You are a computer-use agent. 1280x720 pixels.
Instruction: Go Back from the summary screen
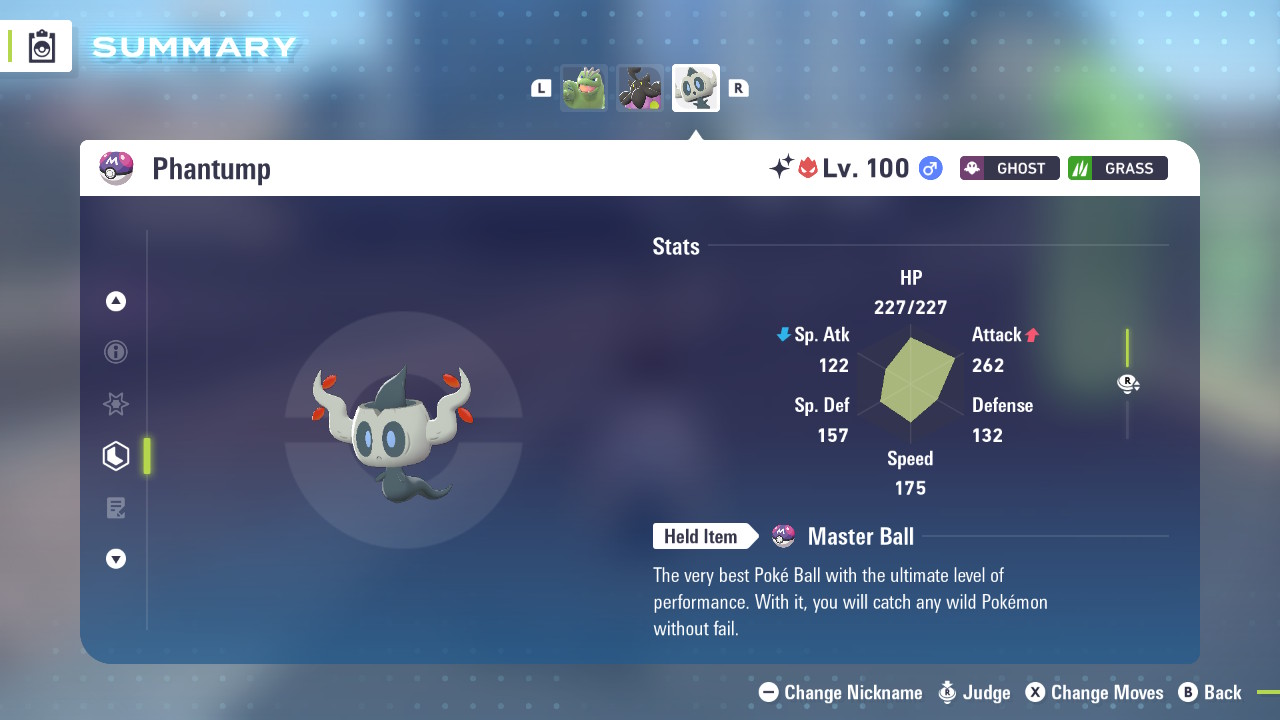1210,692
